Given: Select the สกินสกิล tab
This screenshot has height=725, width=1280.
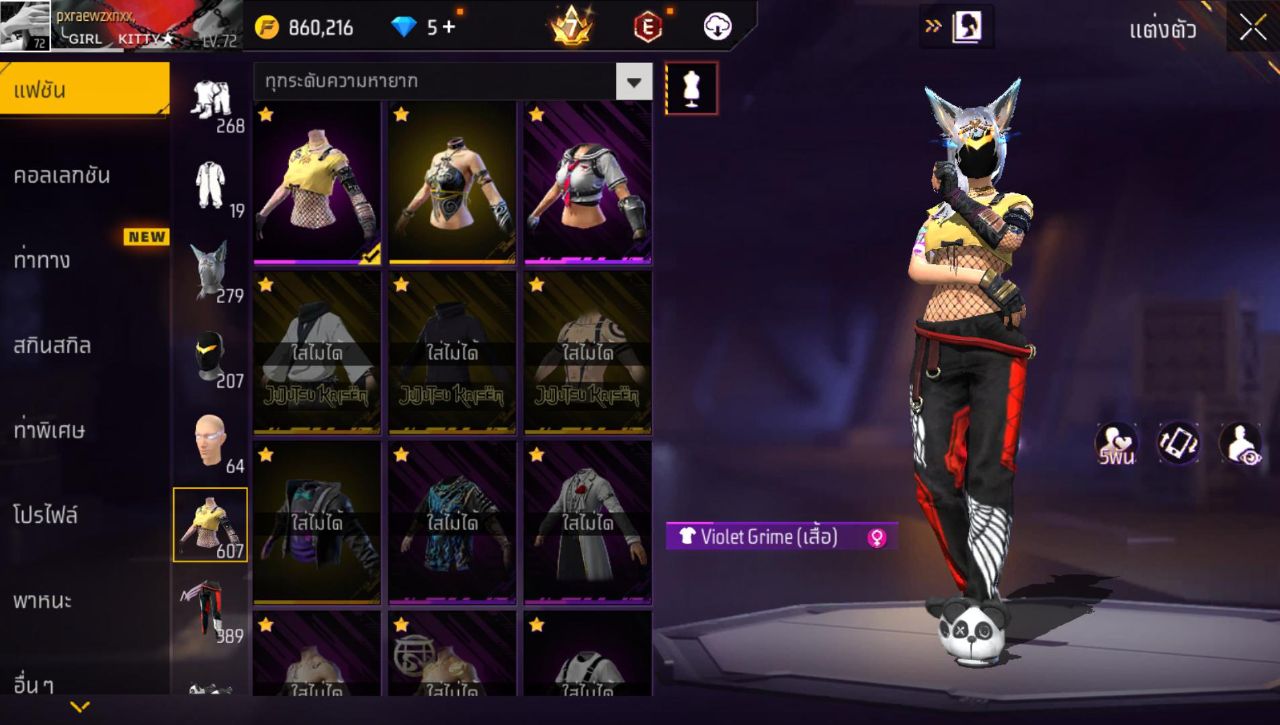Looking at the screenshot, I should [x=52, y=346].
